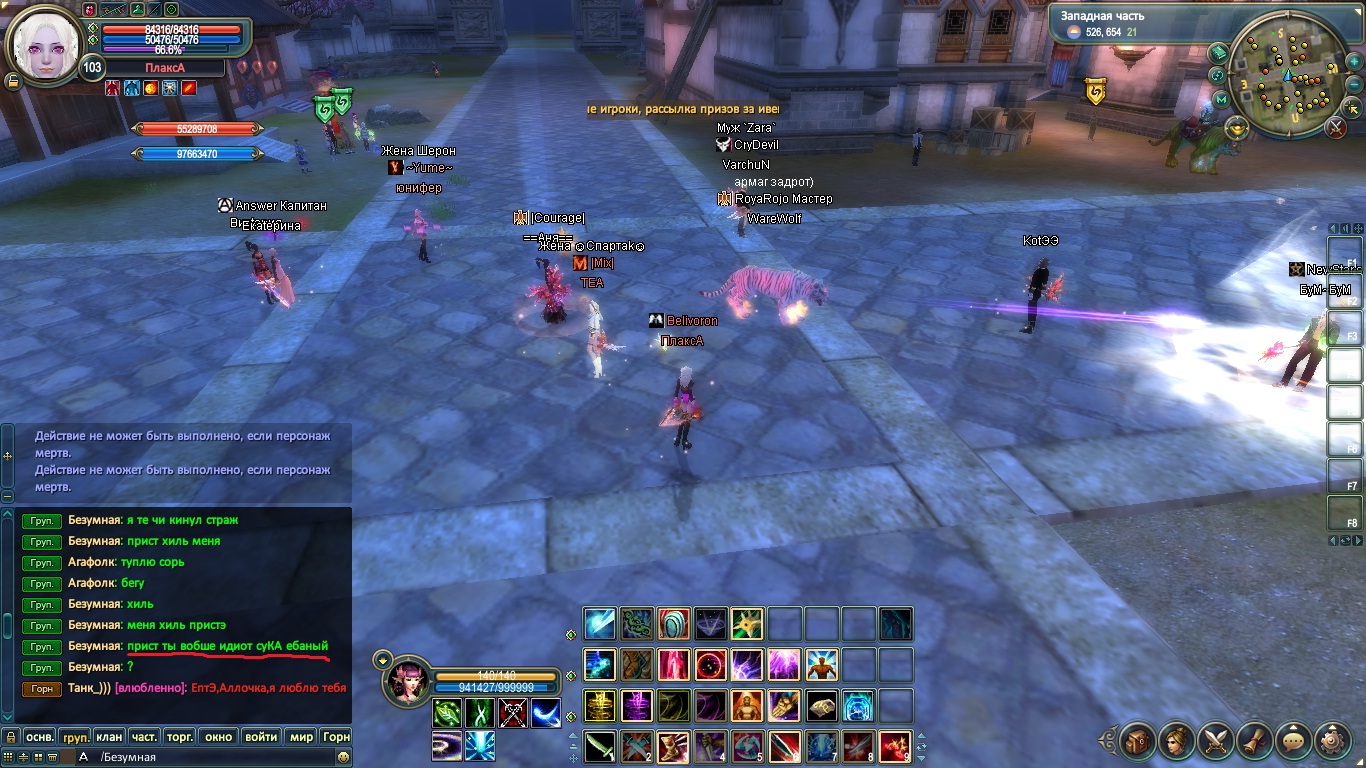Screen dimensions: 1366x768
Task: Select the player portrait of ПлаксА
Action: point(43,42)
